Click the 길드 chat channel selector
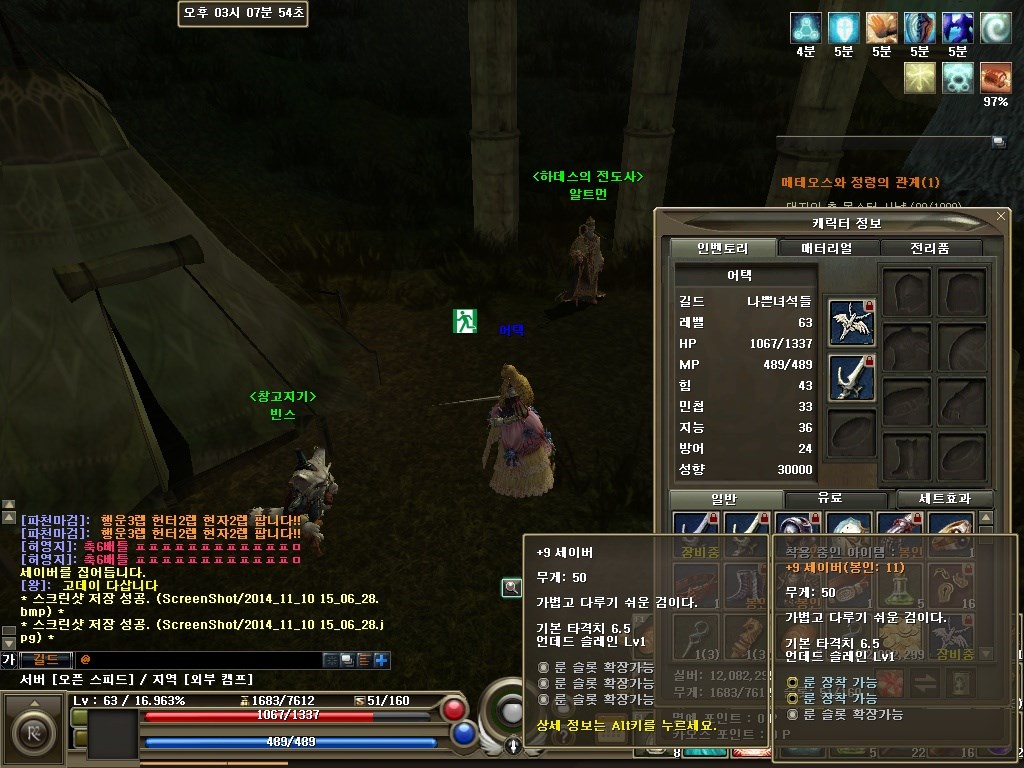Image resolution: width=1024 pixels, height=768 pixels. click(46, 660)
